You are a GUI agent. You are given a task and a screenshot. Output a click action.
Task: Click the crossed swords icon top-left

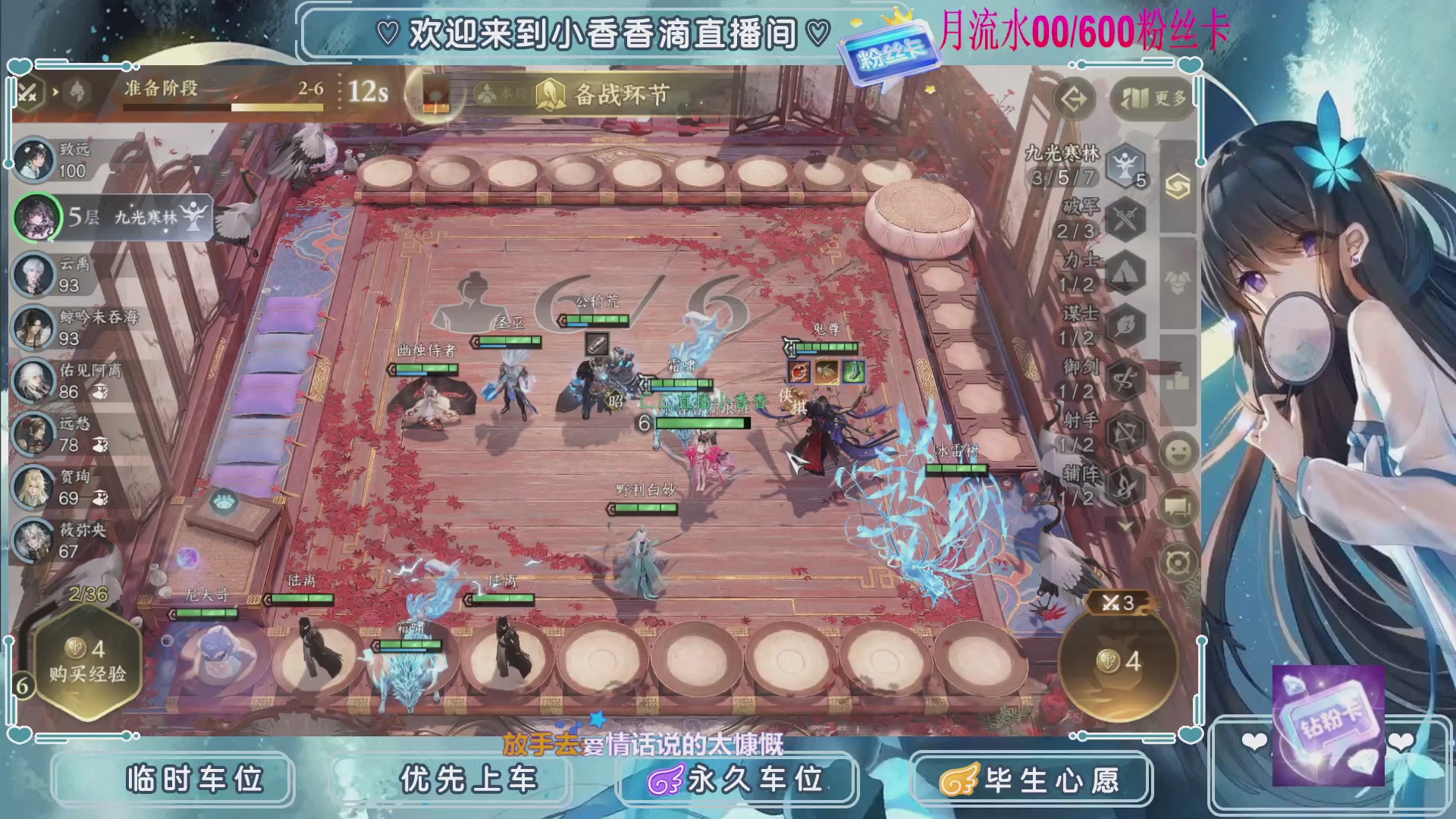point(29,93)
